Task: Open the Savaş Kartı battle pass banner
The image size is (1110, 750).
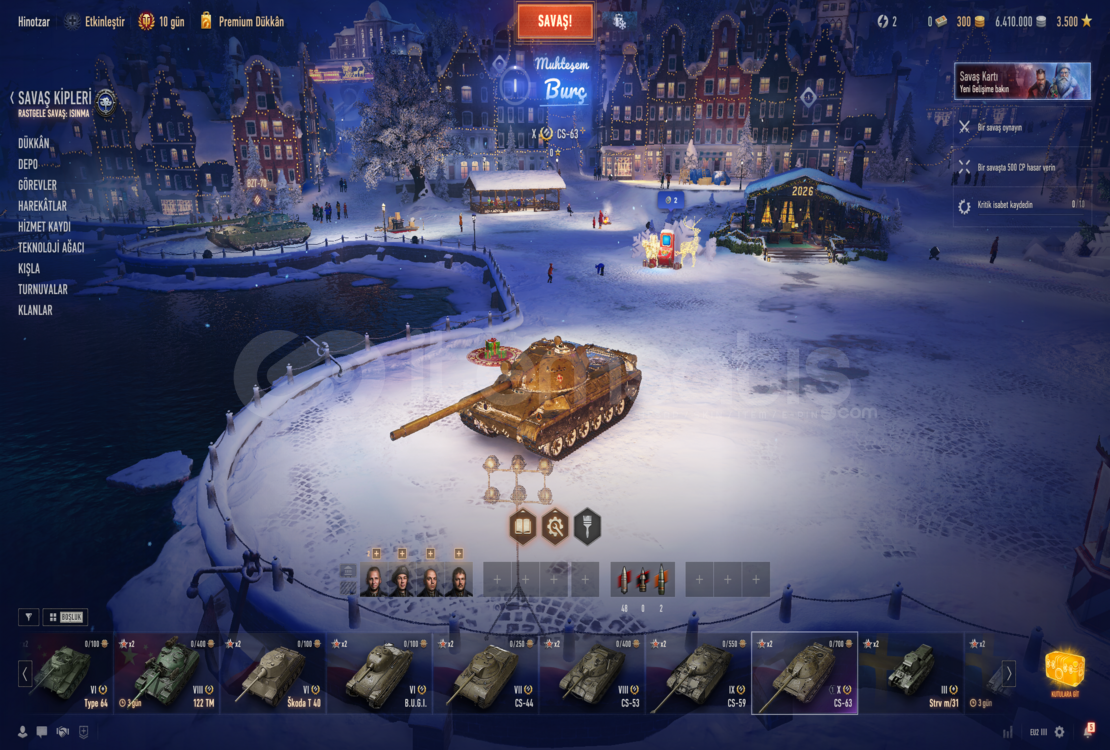Action: pos(1022,82)
